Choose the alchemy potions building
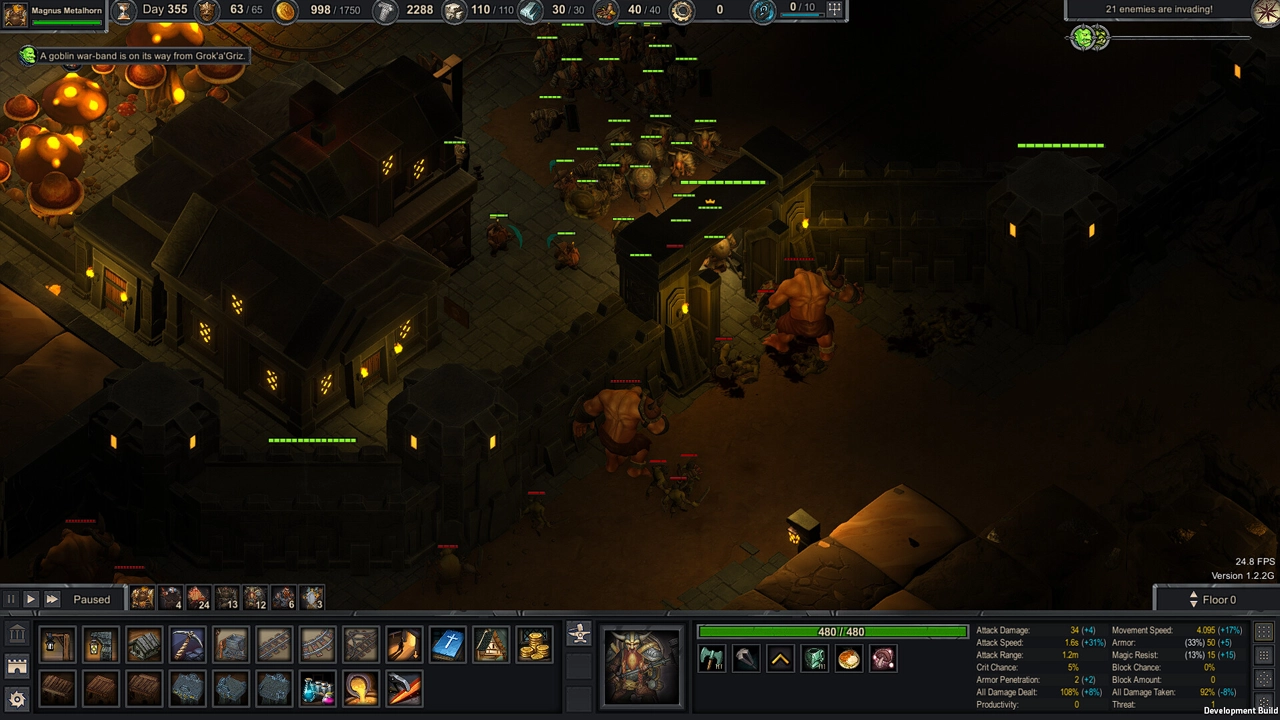 317,688
